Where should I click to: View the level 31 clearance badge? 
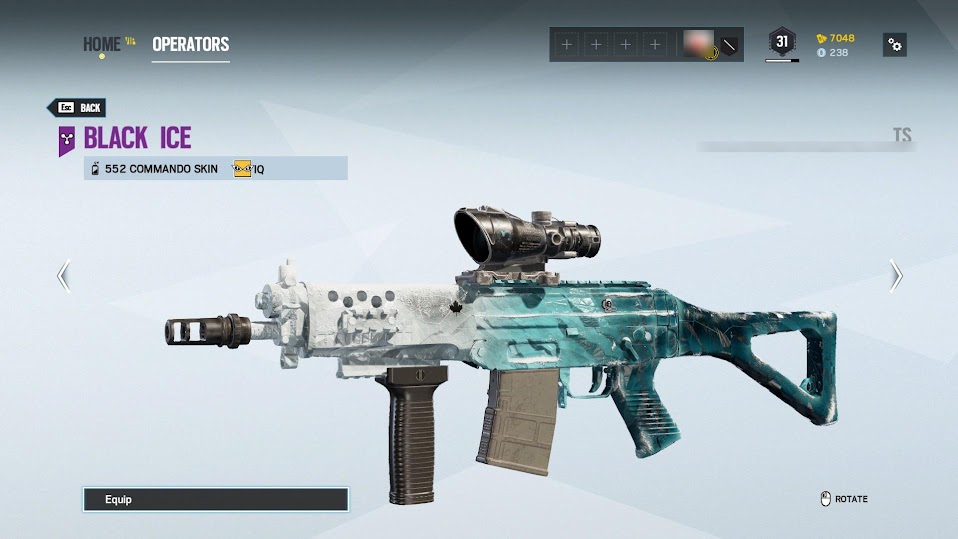[x=782, y=42]
